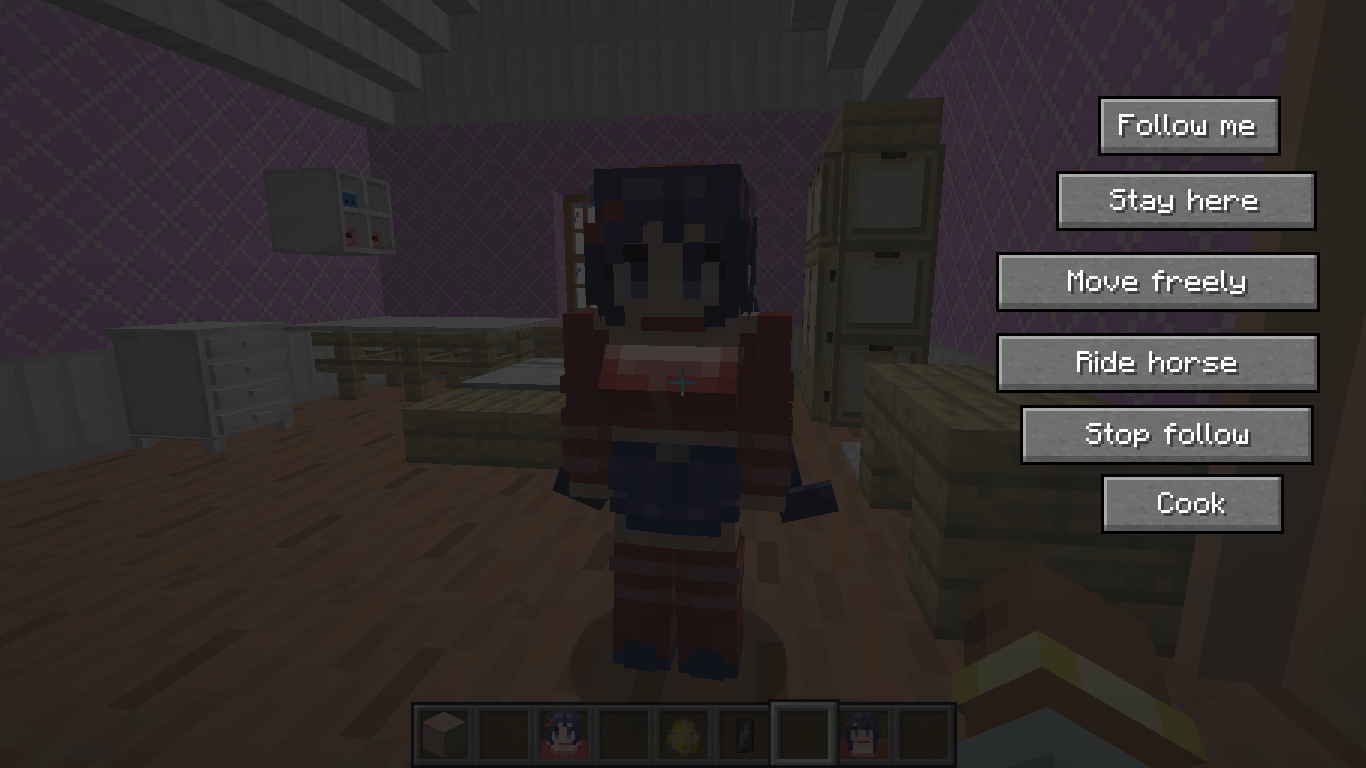Select the maid doll item in third hotbar slot
1366x768 pixels.
(x=564, y=735)
